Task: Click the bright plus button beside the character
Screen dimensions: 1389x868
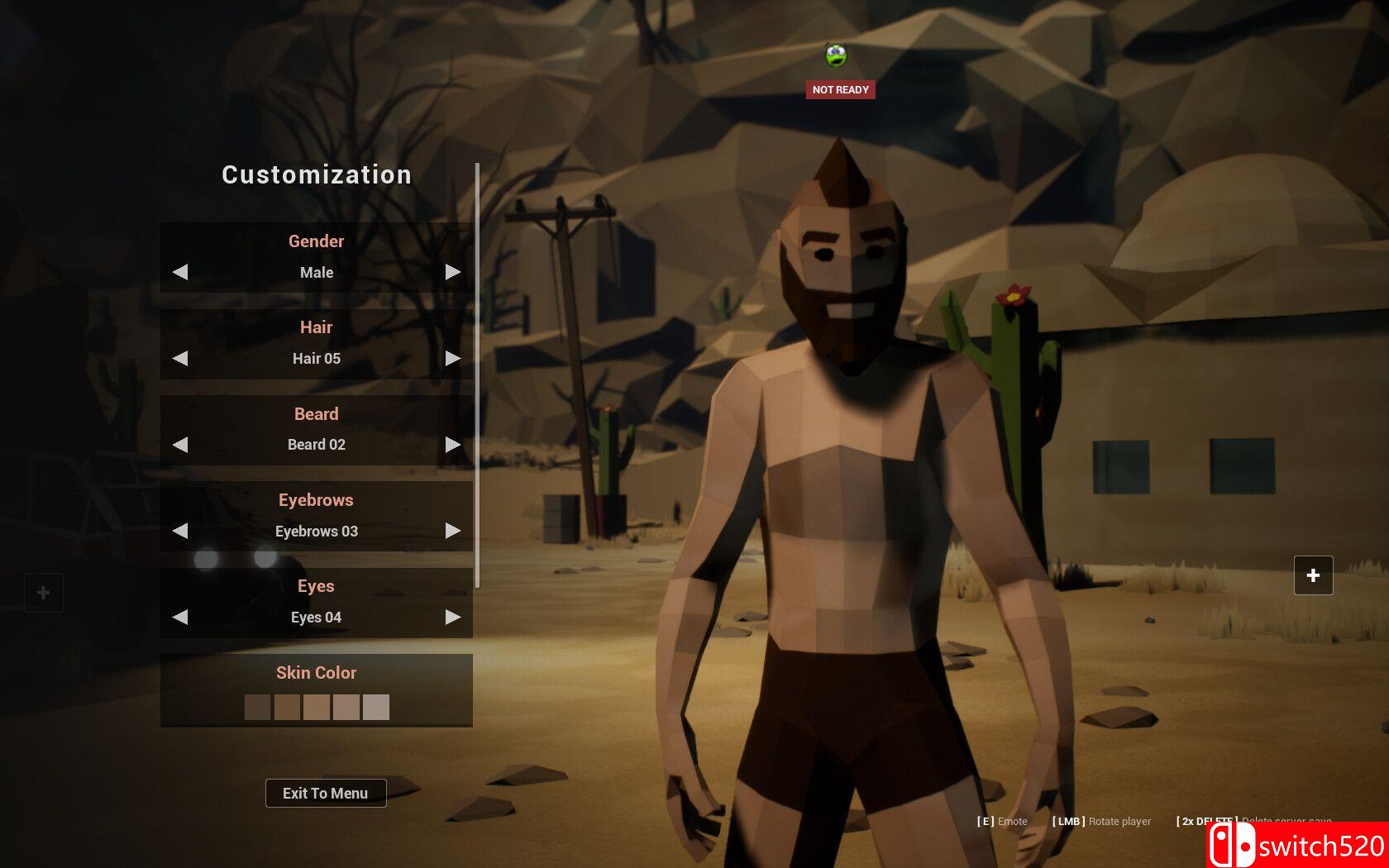Action: pyautogui.click(x=1313, y=575)
